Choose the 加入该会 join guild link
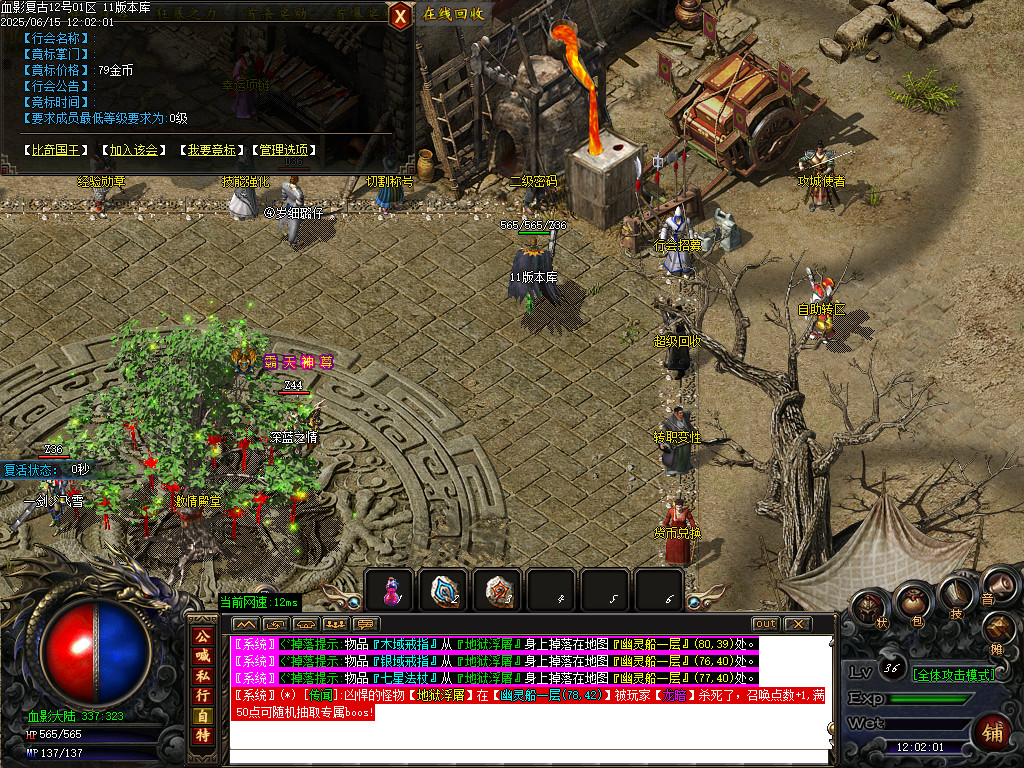 (x=135, y=150)
